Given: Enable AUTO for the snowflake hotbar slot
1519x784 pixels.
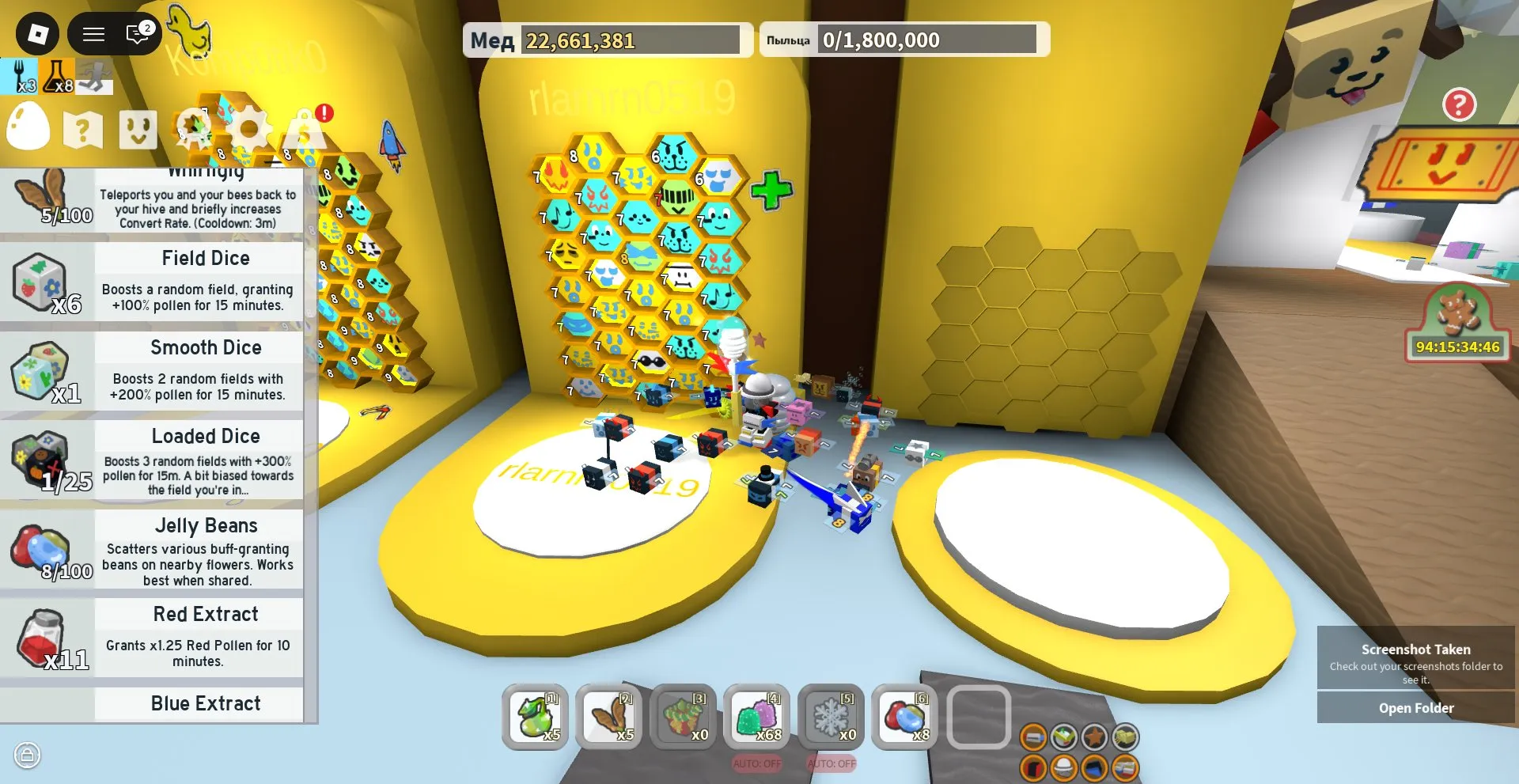Looking at the screenshot, I should tap(831, 764).
